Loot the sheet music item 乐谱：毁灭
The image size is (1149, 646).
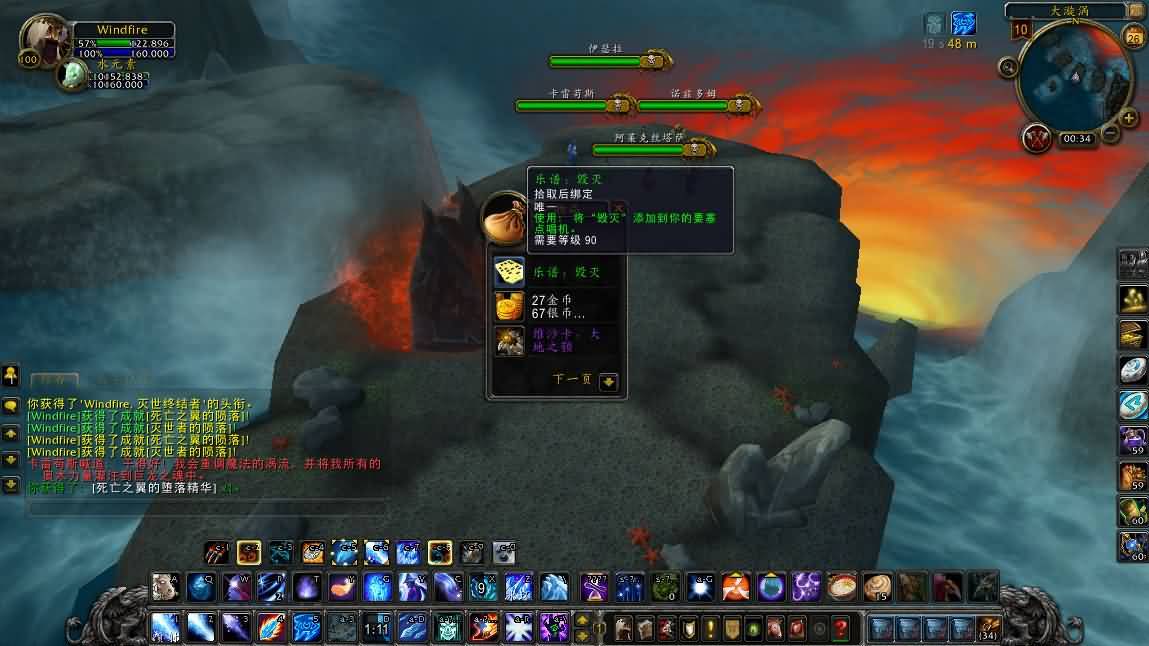(x=509, y=272)
